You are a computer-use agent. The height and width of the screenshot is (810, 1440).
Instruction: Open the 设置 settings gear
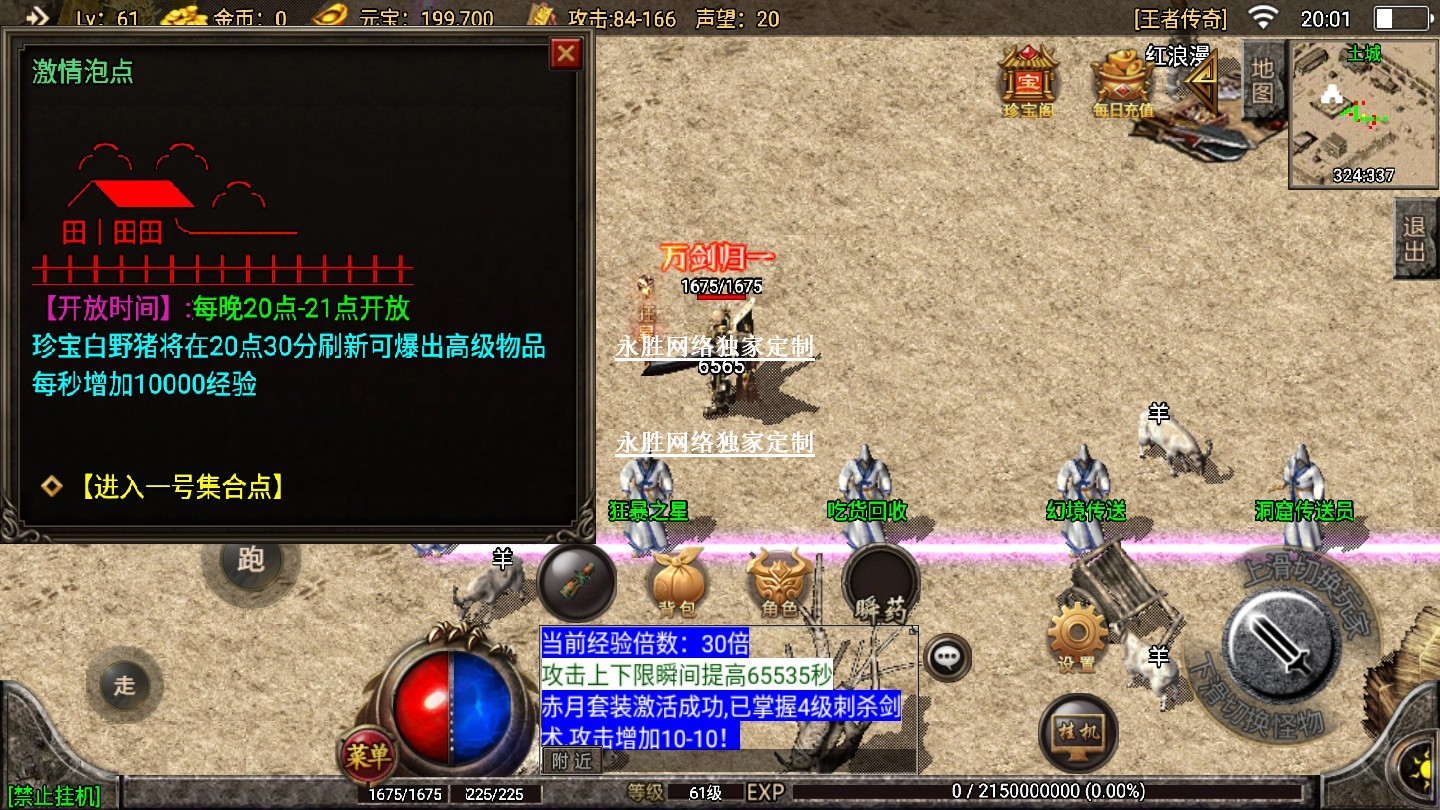pyautogui.click(x=1077, y=636)
